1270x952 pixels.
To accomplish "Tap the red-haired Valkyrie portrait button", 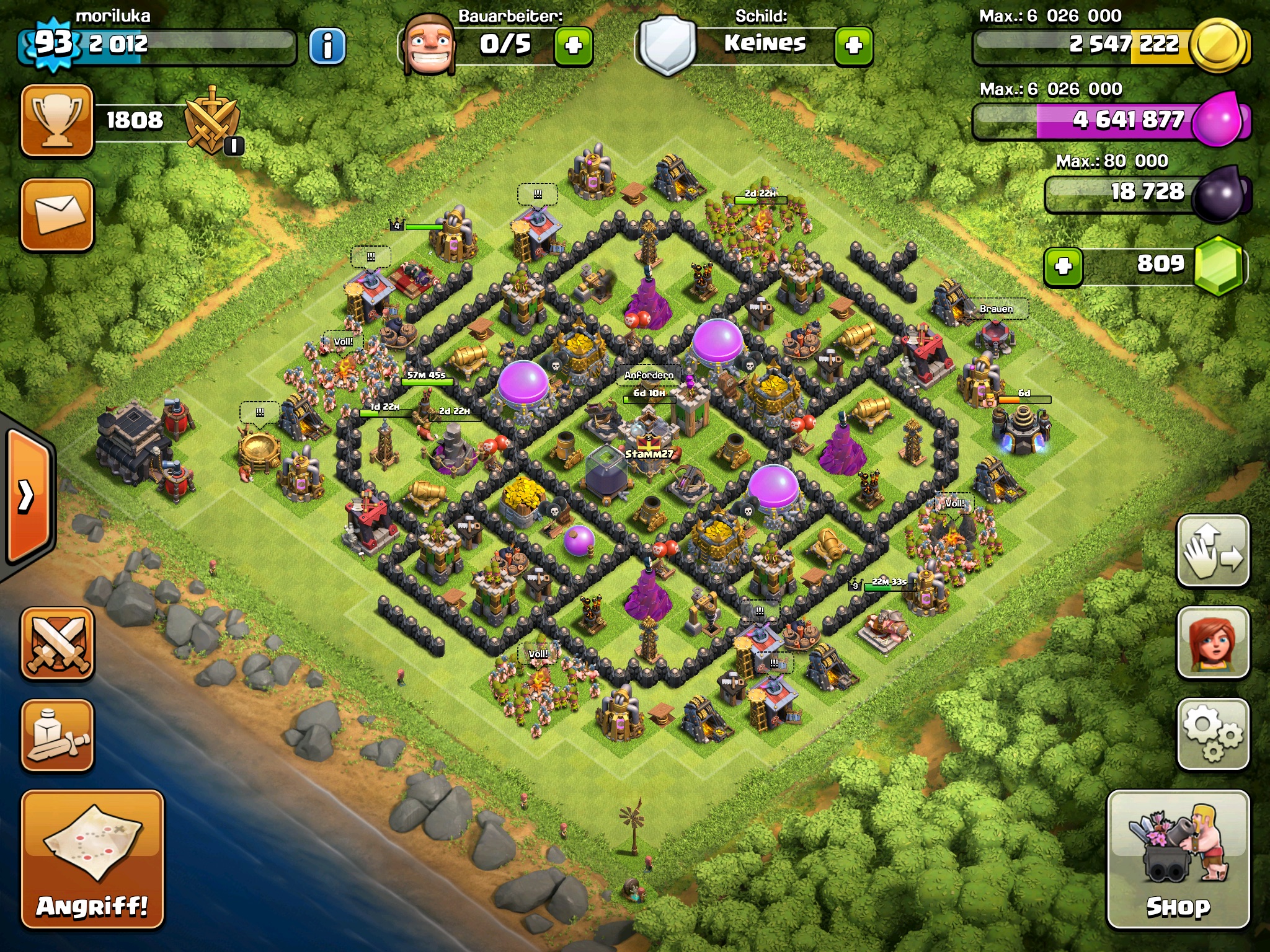I will pyautogui.click(x=1212, y=643).
